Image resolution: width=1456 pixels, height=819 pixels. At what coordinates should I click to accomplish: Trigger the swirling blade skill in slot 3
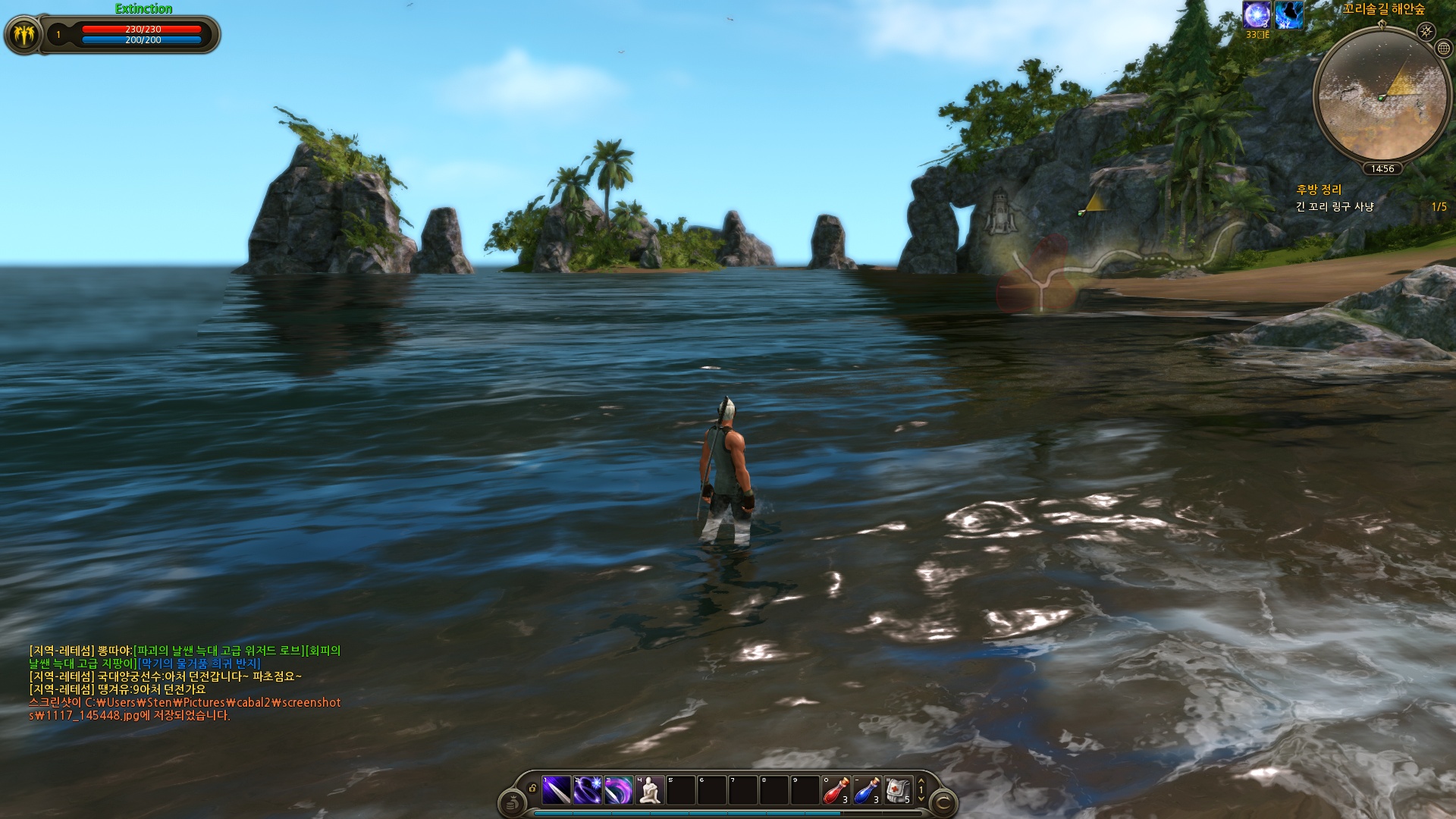click(x=619, y=791)
